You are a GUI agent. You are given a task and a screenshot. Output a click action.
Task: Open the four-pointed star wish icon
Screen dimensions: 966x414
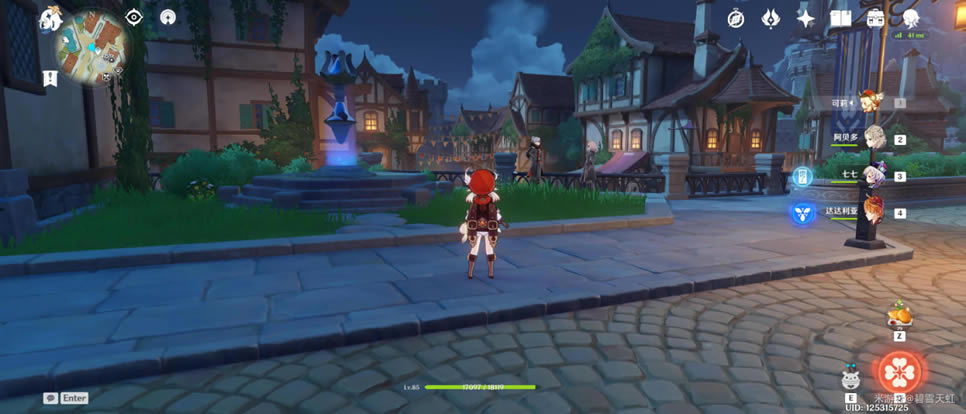click(x=806, y=18)
